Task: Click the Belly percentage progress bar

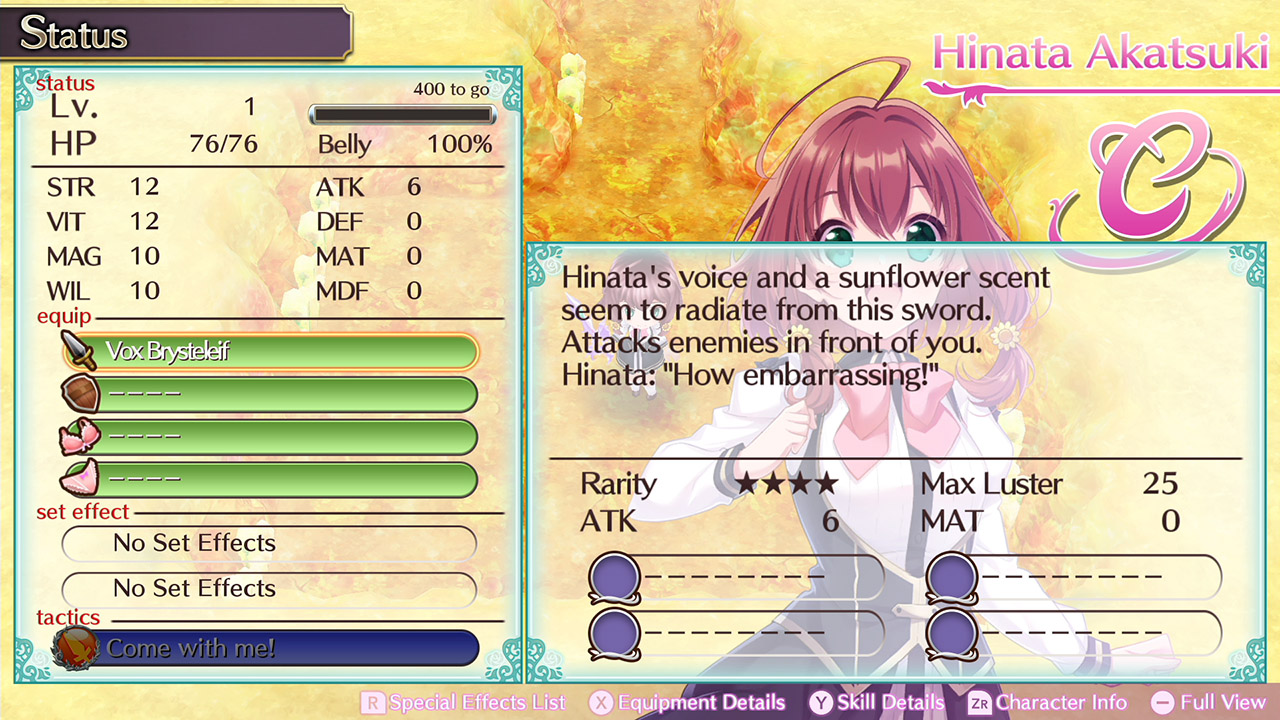Action: (x=402, y=114)
